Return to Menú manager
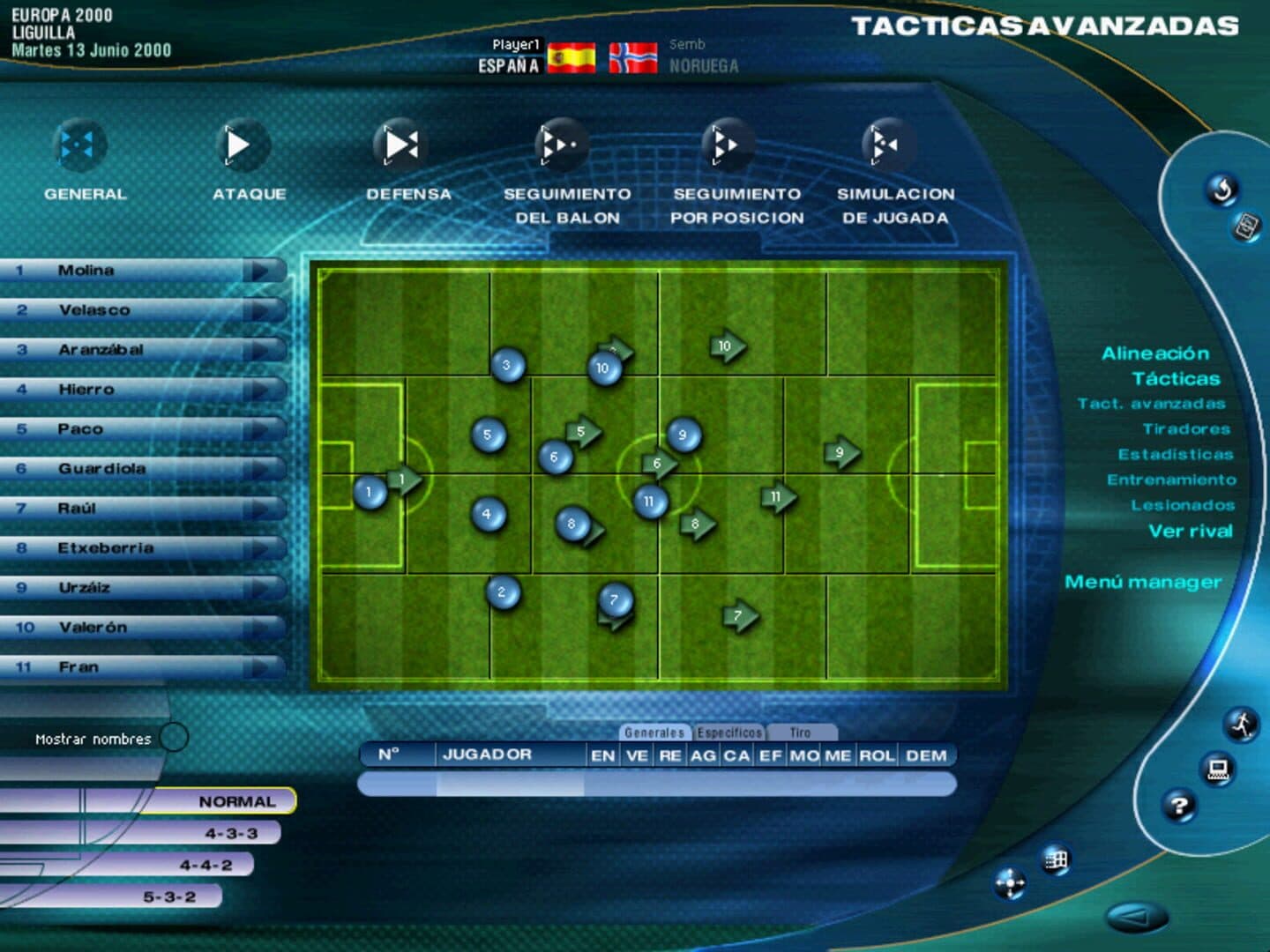Screen dimensions: 1270x952 click(x=1142, y=582)
